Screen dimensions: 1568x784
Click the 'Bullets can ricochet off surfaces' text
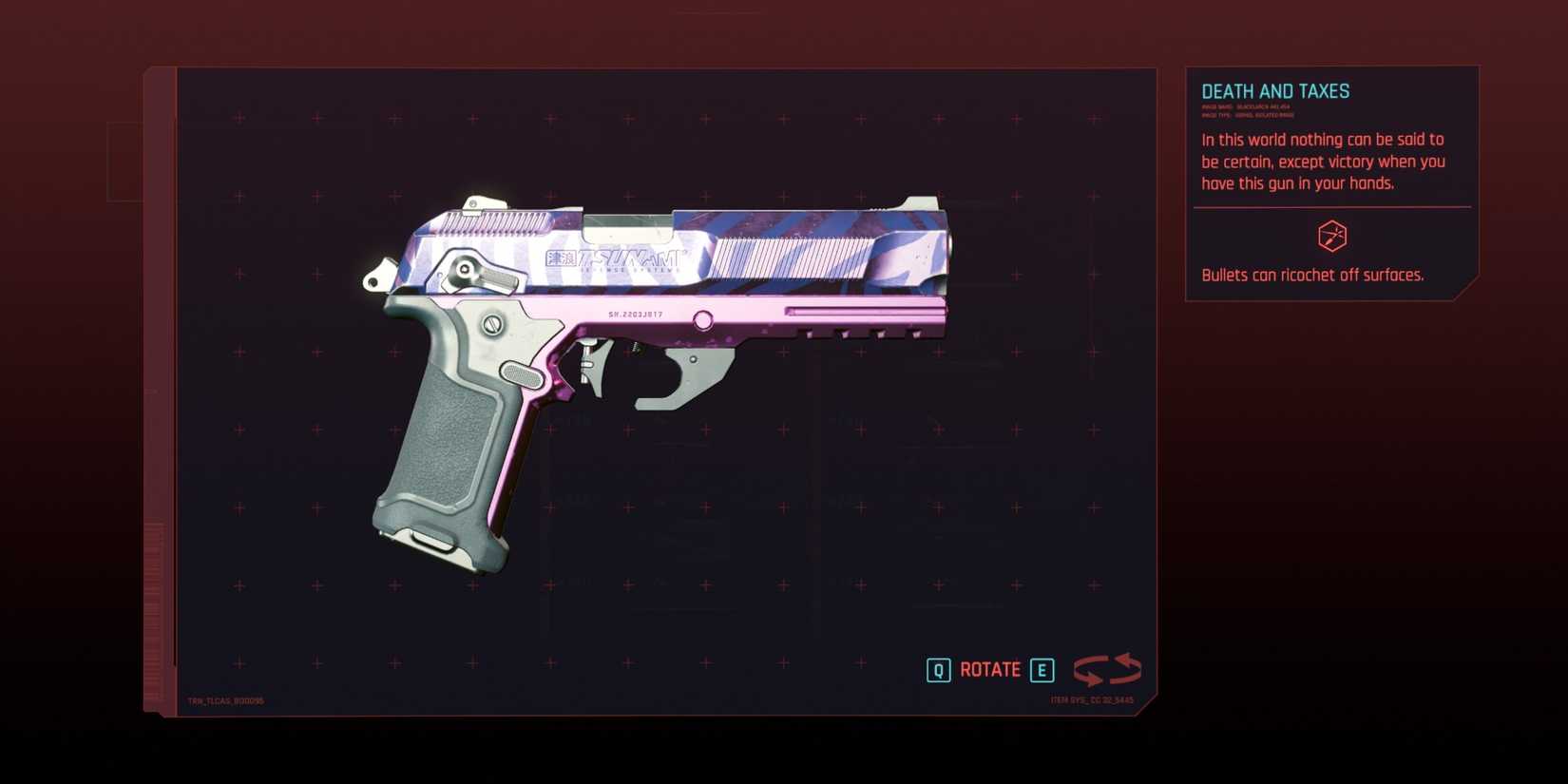pyautogui.click(x=1311, y=275)
